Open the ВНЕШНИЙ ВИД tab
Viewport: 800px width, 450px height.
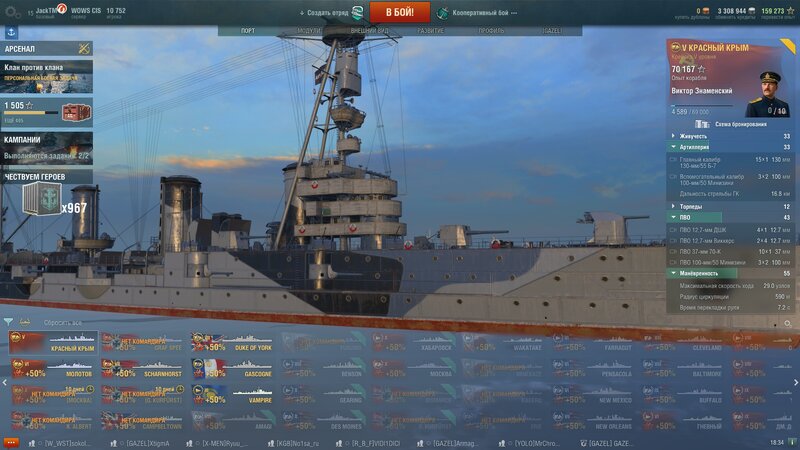tap(369, 31)
